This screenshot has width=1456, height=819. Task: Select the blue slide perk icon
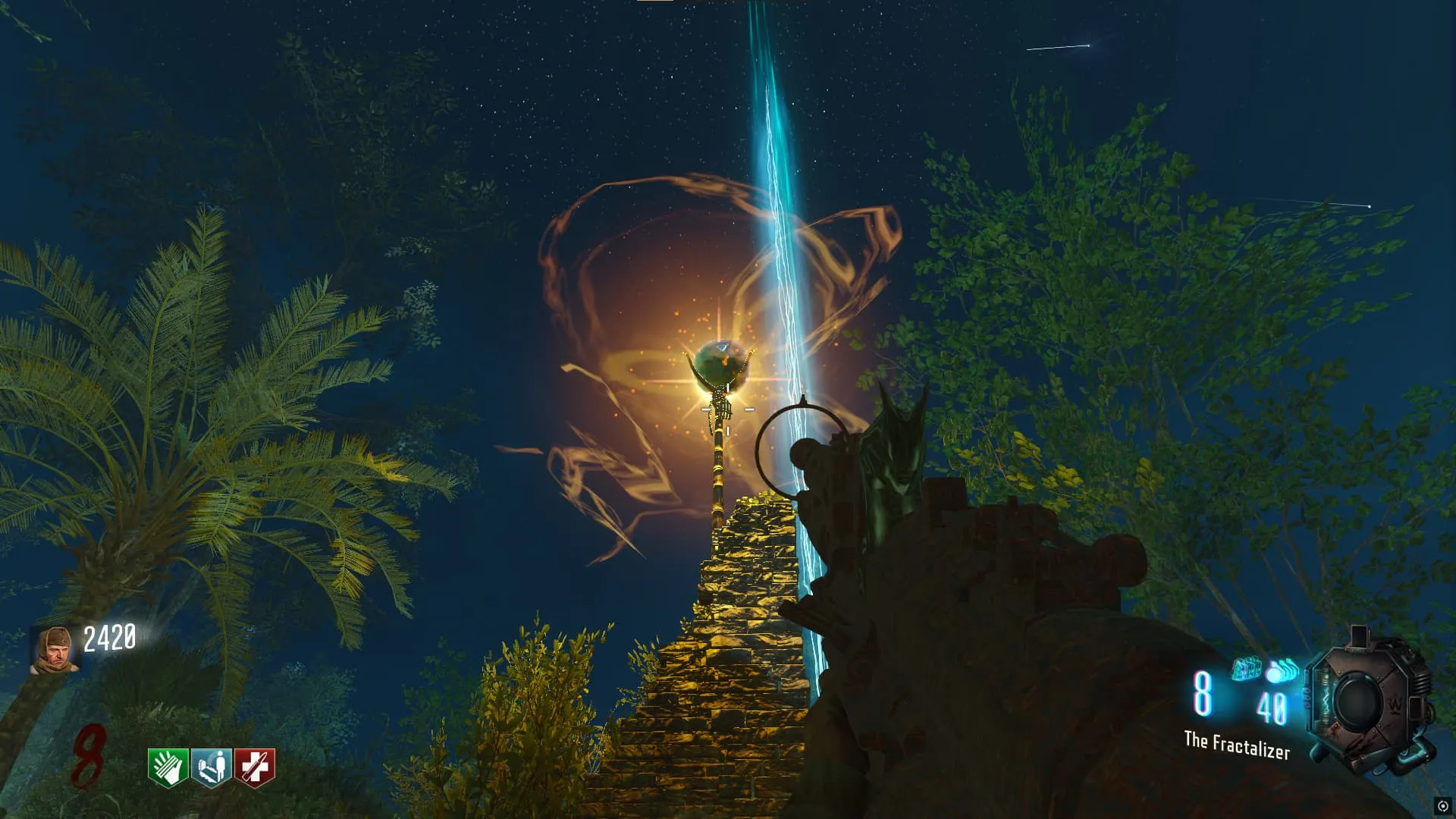[x=212, y=767]
